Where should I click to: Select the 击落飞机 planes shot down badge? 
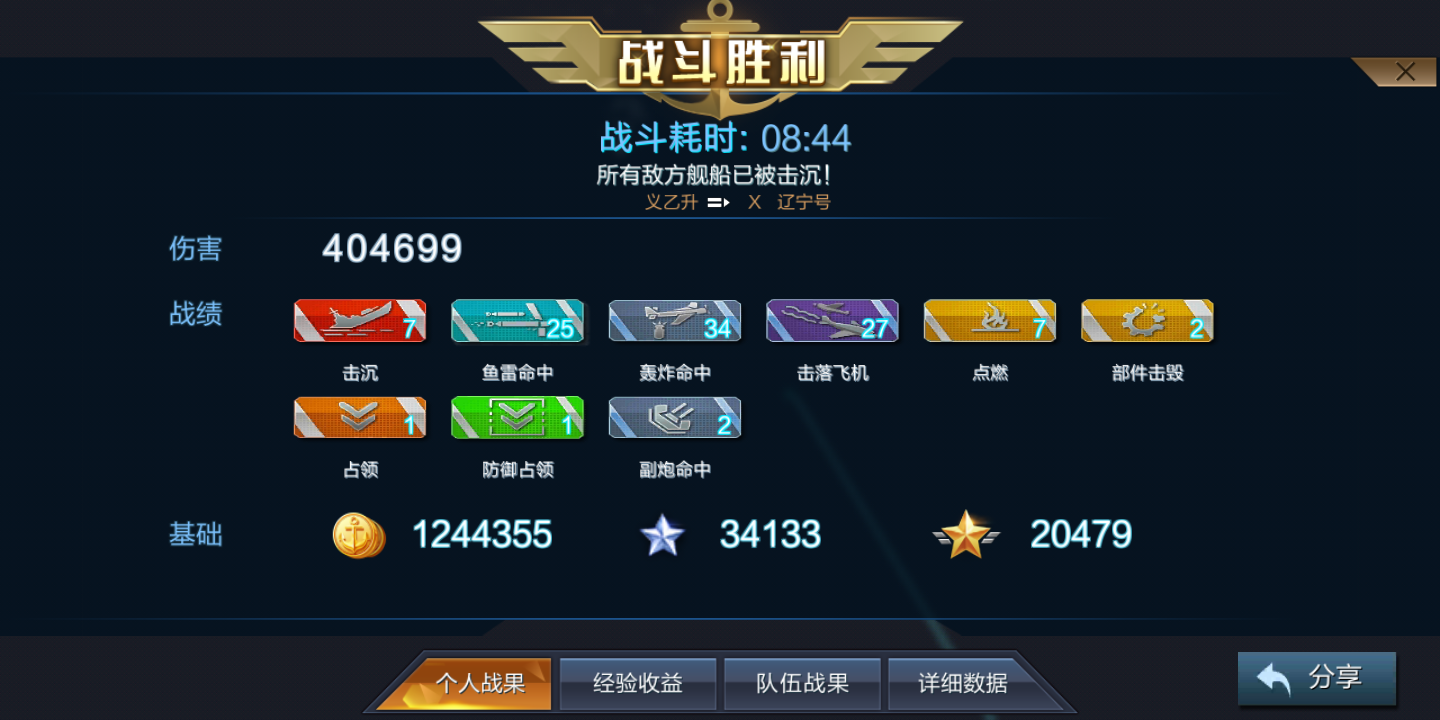832,320
